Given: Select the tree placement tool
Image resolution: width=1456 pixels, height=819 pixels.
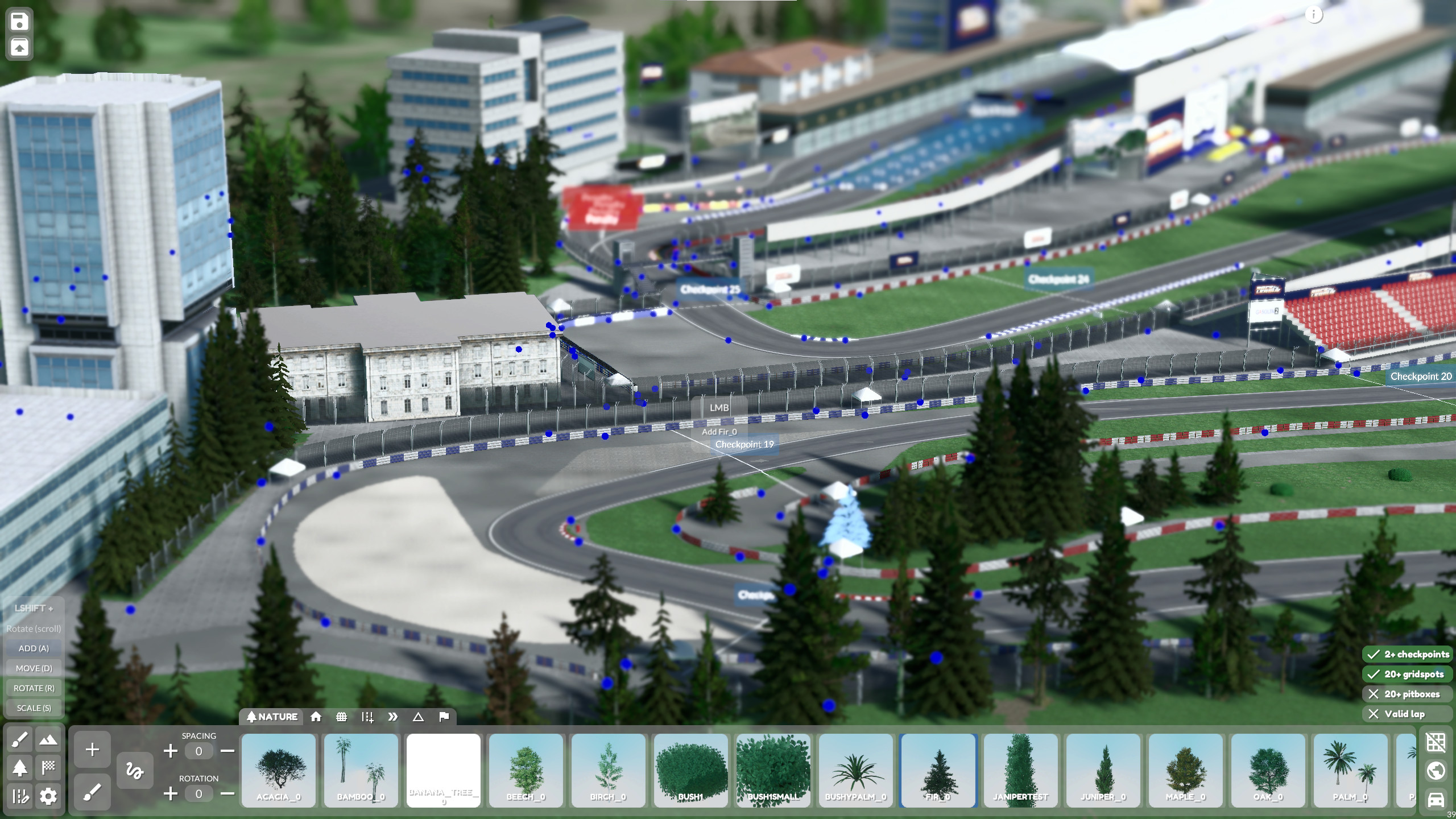Looking at the screenshot, I should point(19,768).
